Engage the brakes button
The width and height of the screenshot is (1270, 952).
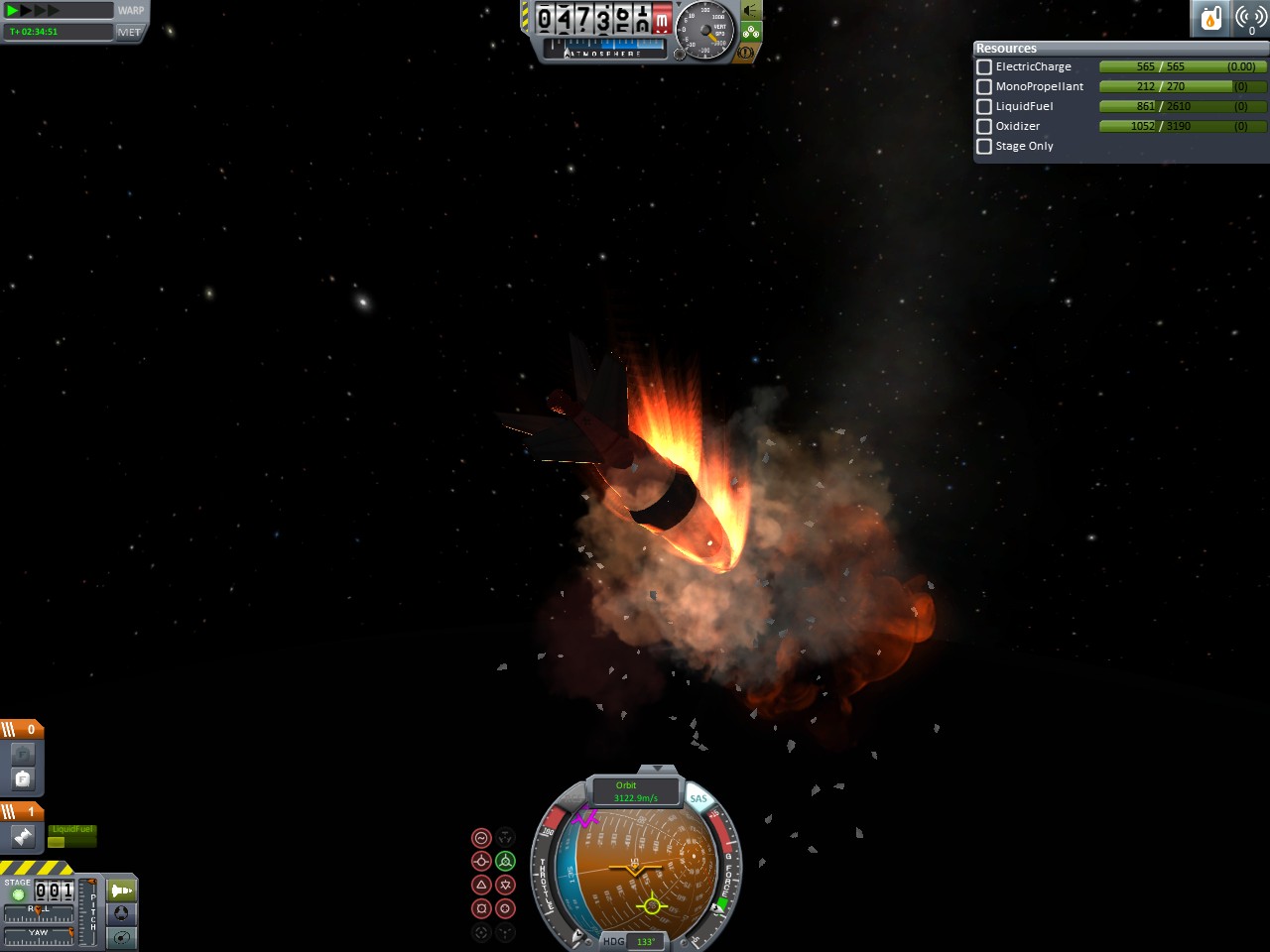click(x=746, y=52)
